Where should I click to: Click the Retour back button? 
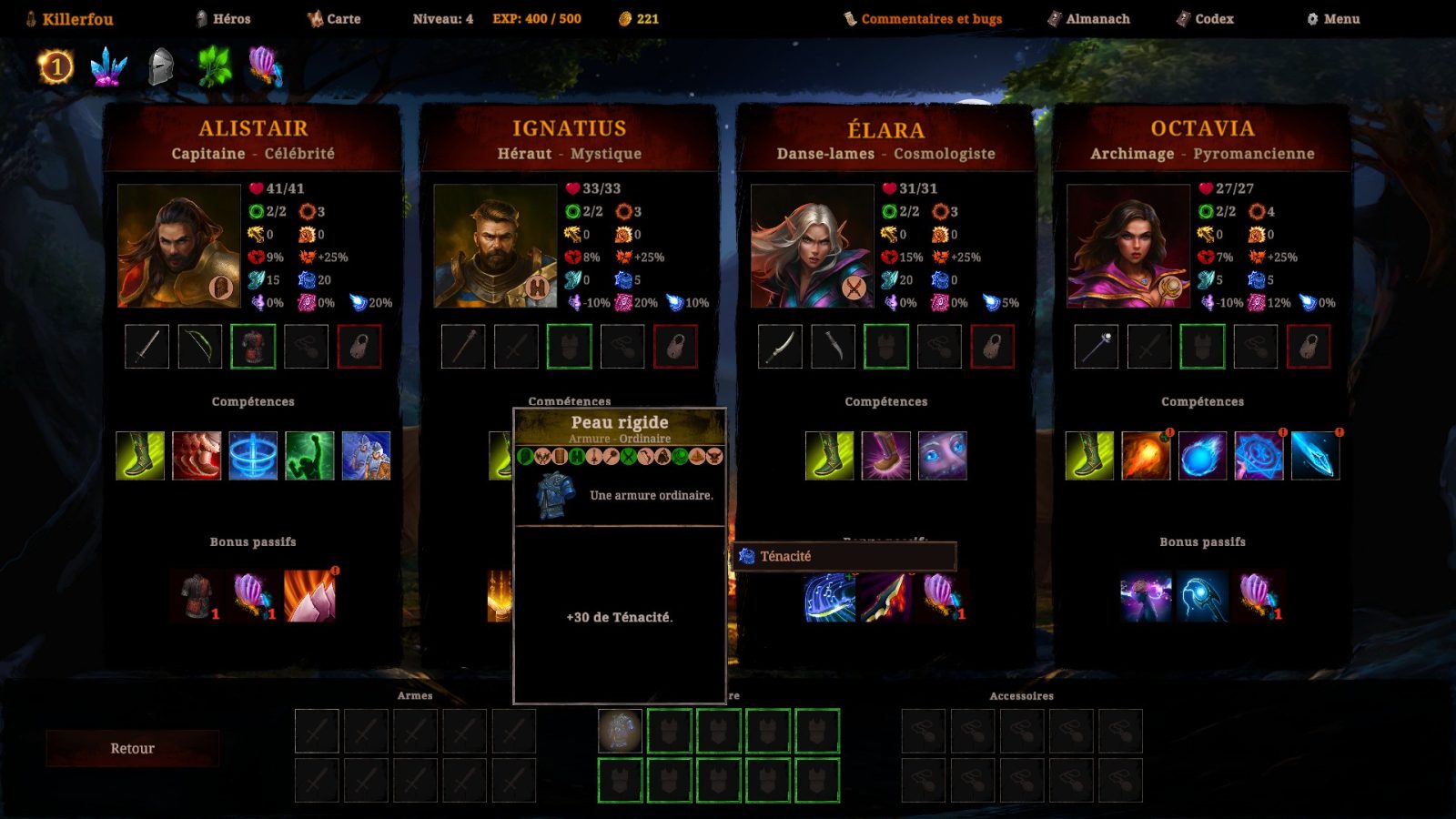point(132,748)
